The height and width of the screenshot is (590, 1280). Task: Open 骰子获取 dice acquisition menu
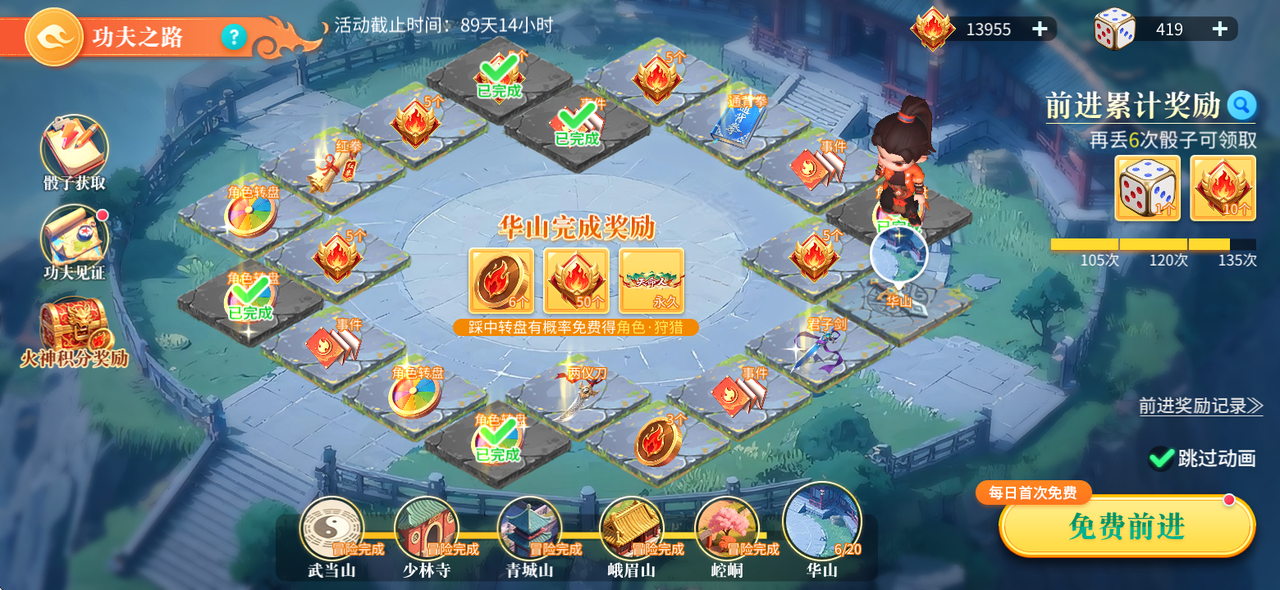click(74, 153)
